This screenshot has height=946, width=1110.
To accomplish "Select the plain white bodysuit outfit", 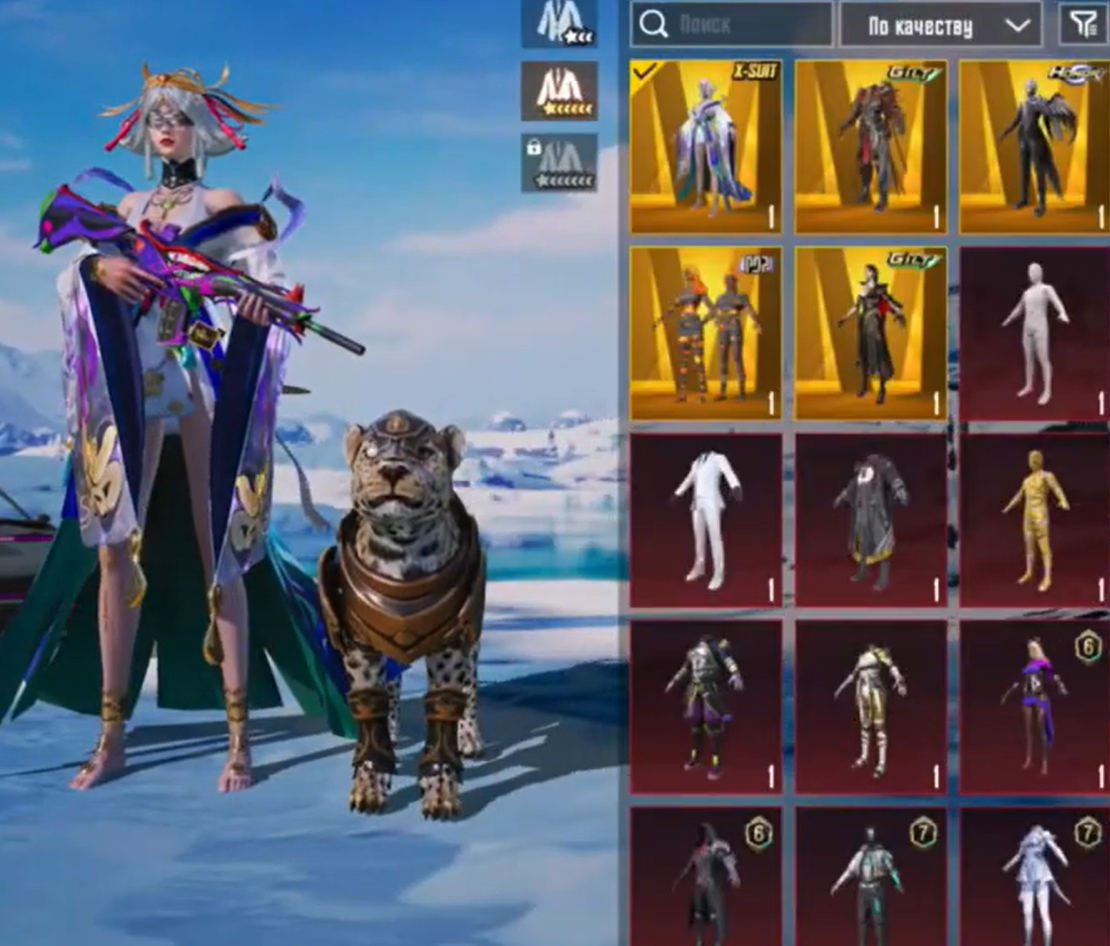I will tap(1034, 333).
